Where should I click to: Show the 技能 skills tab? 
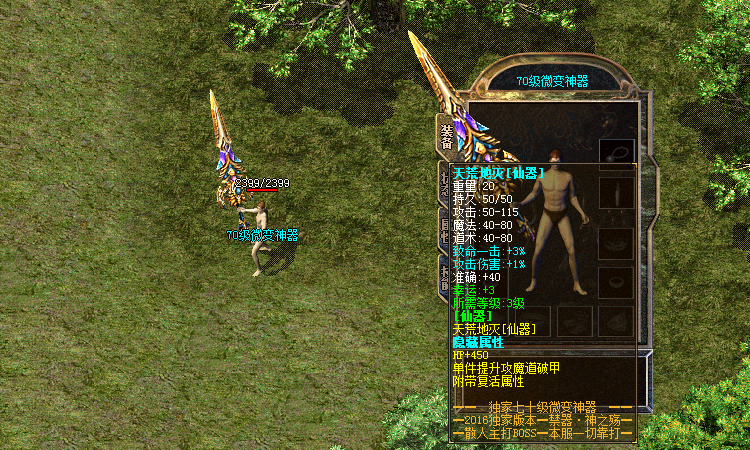444,274
